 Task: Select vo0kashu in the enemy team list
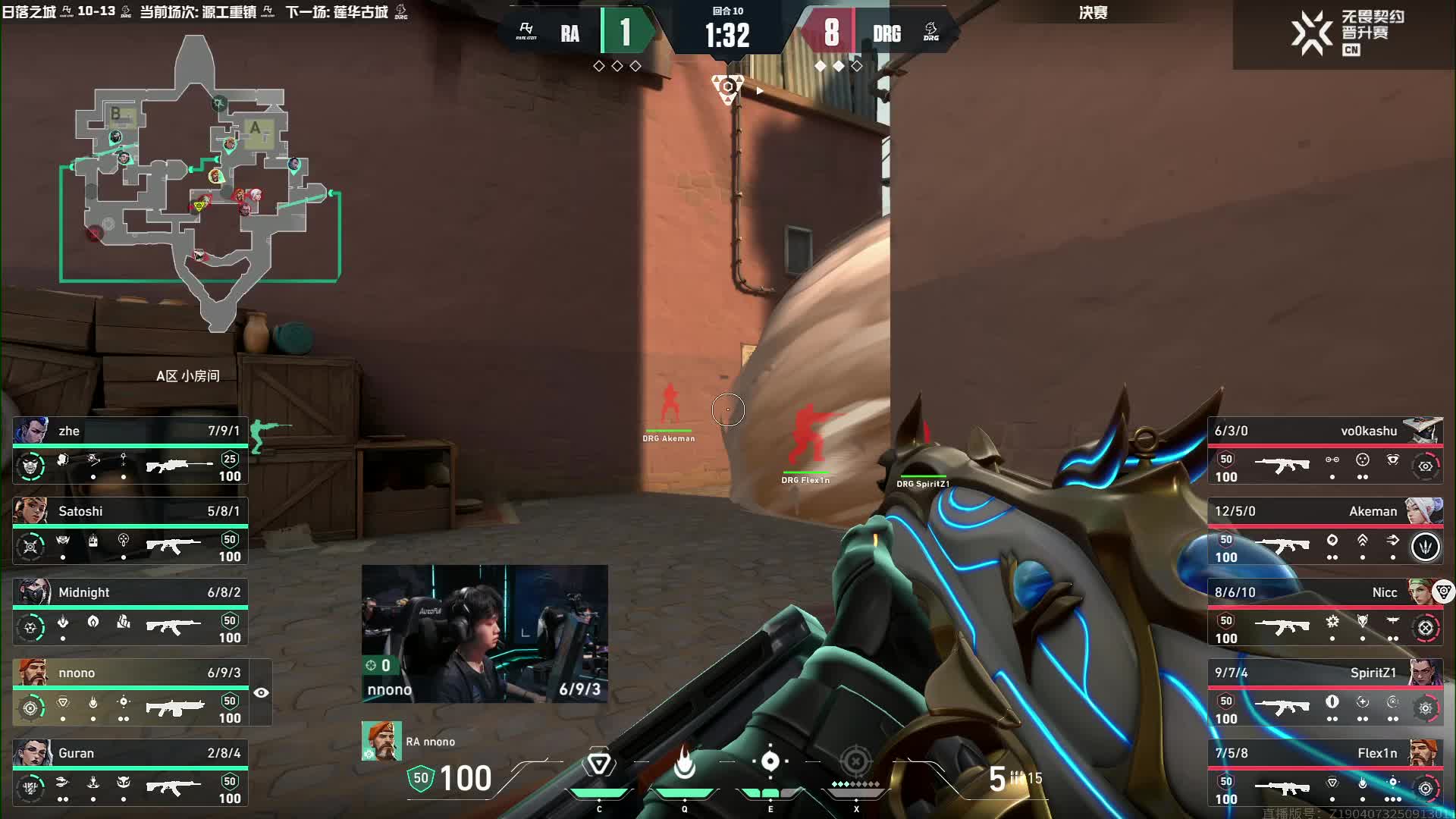[x=1325, y=450]
